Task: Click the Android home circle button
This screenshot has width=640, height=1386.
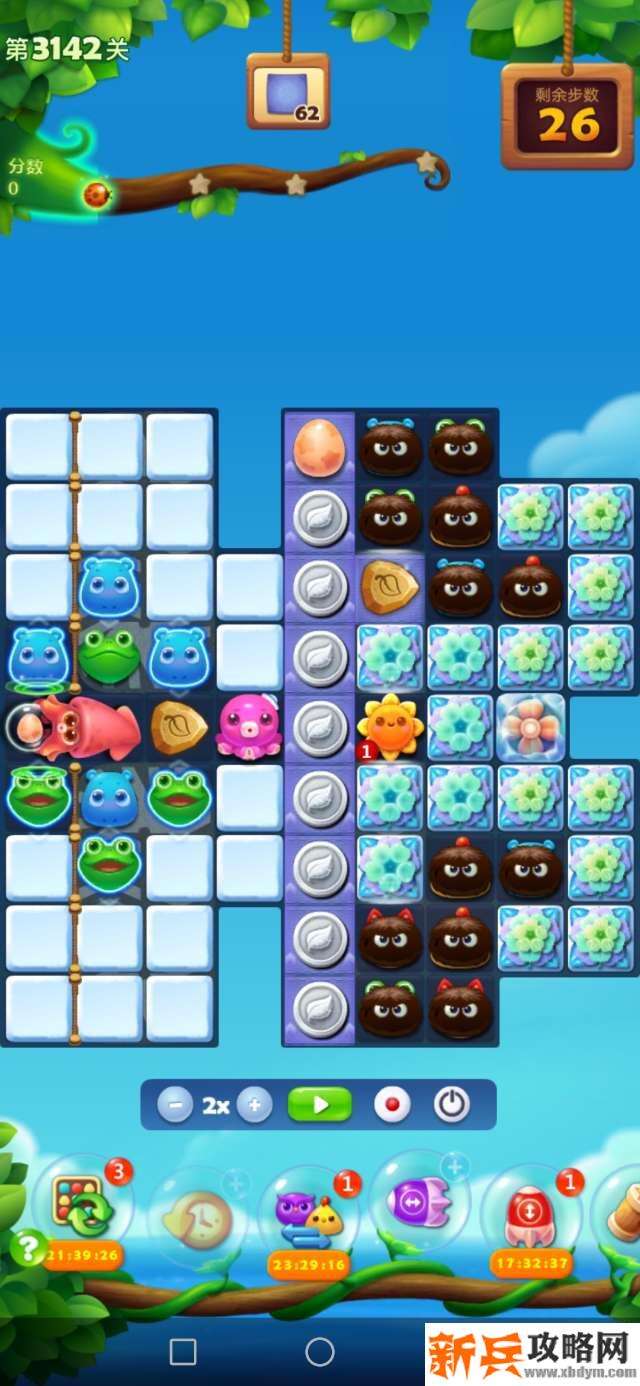Action: 320,1352
